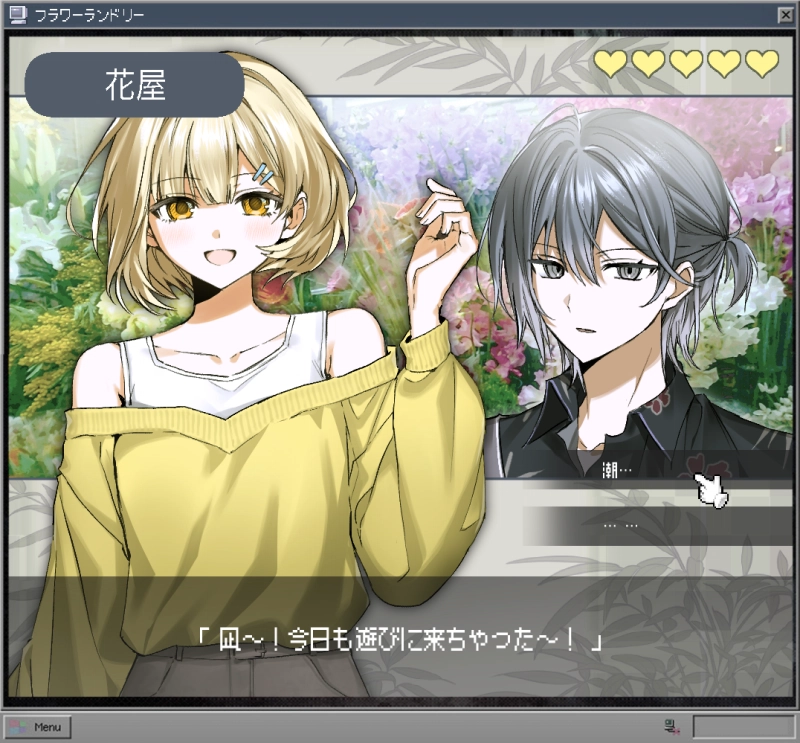Select the "… …" silent reply option

point(650,524)
